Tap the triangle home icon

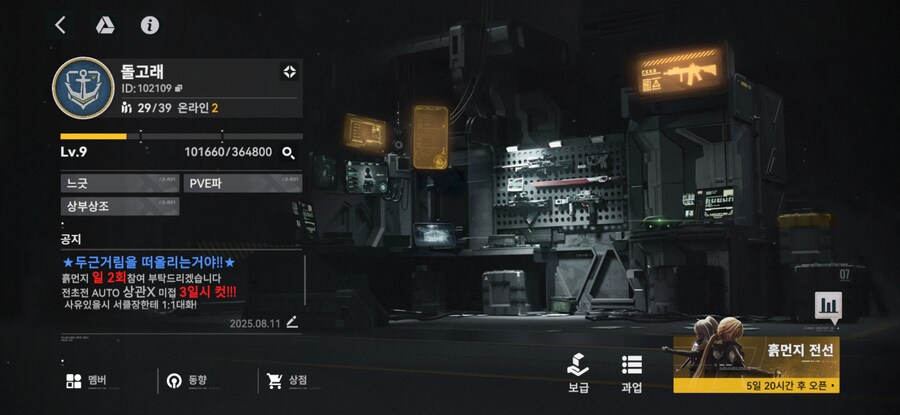[104, 25]
